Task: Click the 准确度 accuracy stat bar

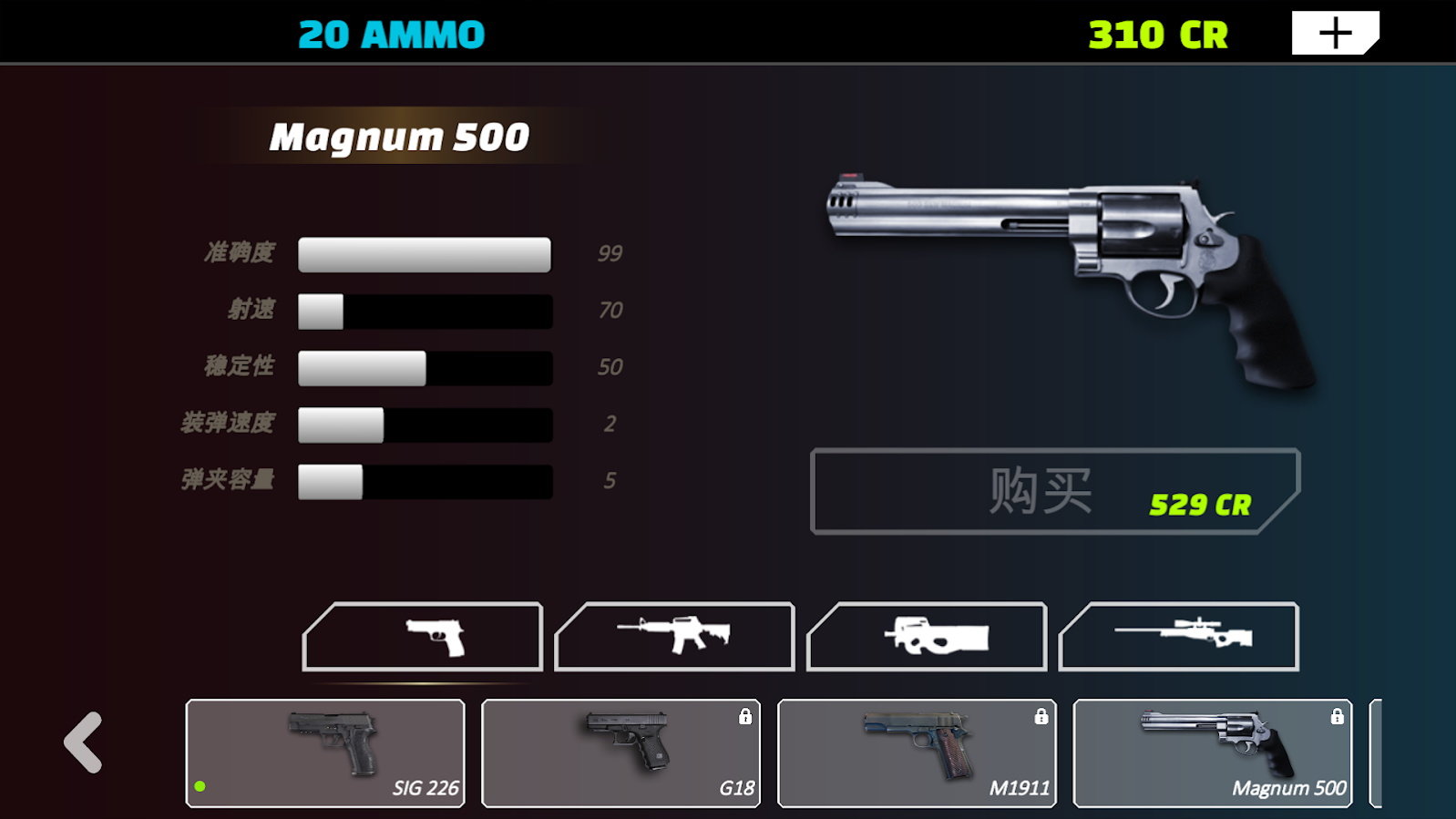Action: (423, 255)
